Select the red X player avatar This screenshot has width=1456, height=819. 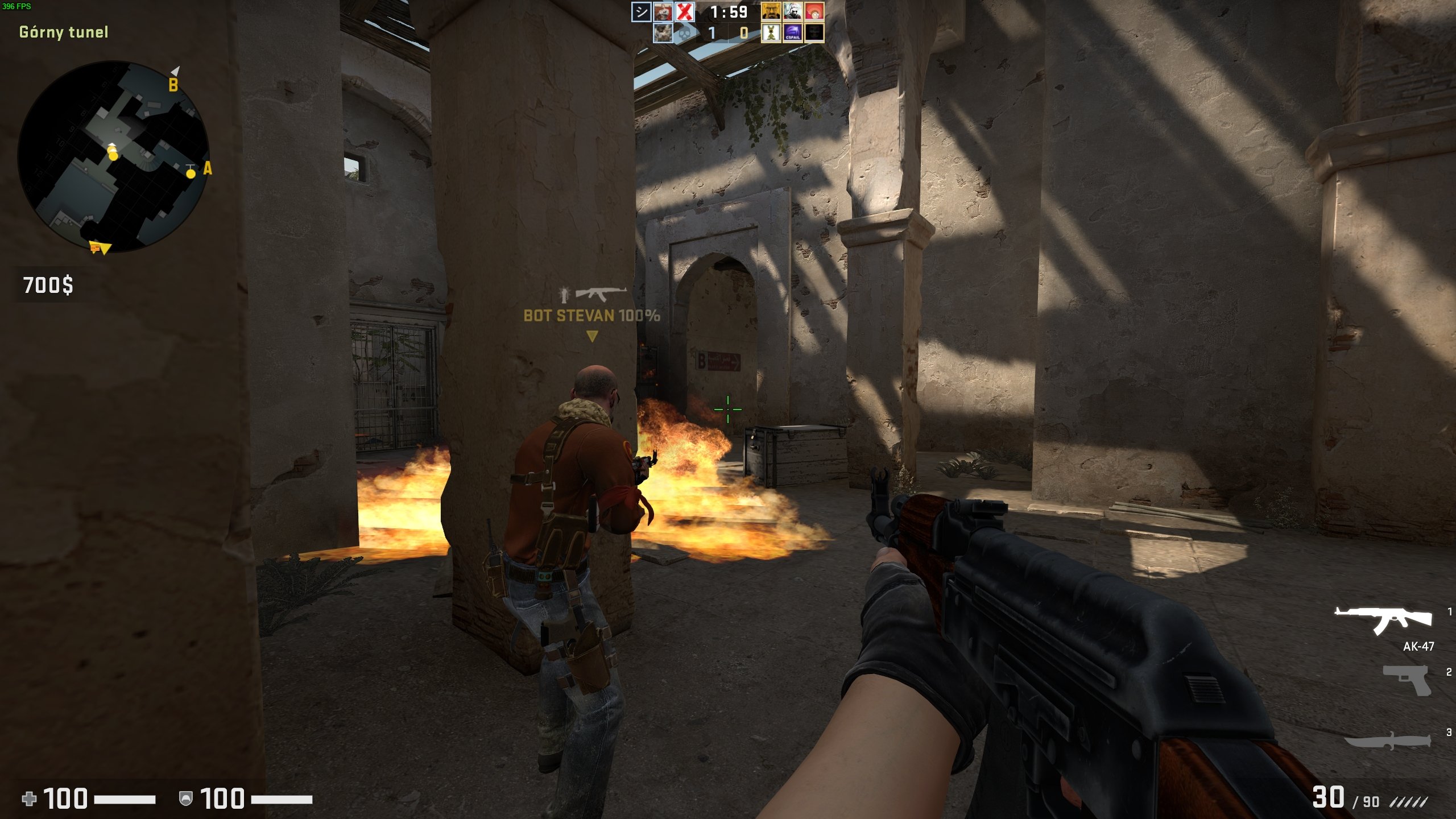coord(685,12)
